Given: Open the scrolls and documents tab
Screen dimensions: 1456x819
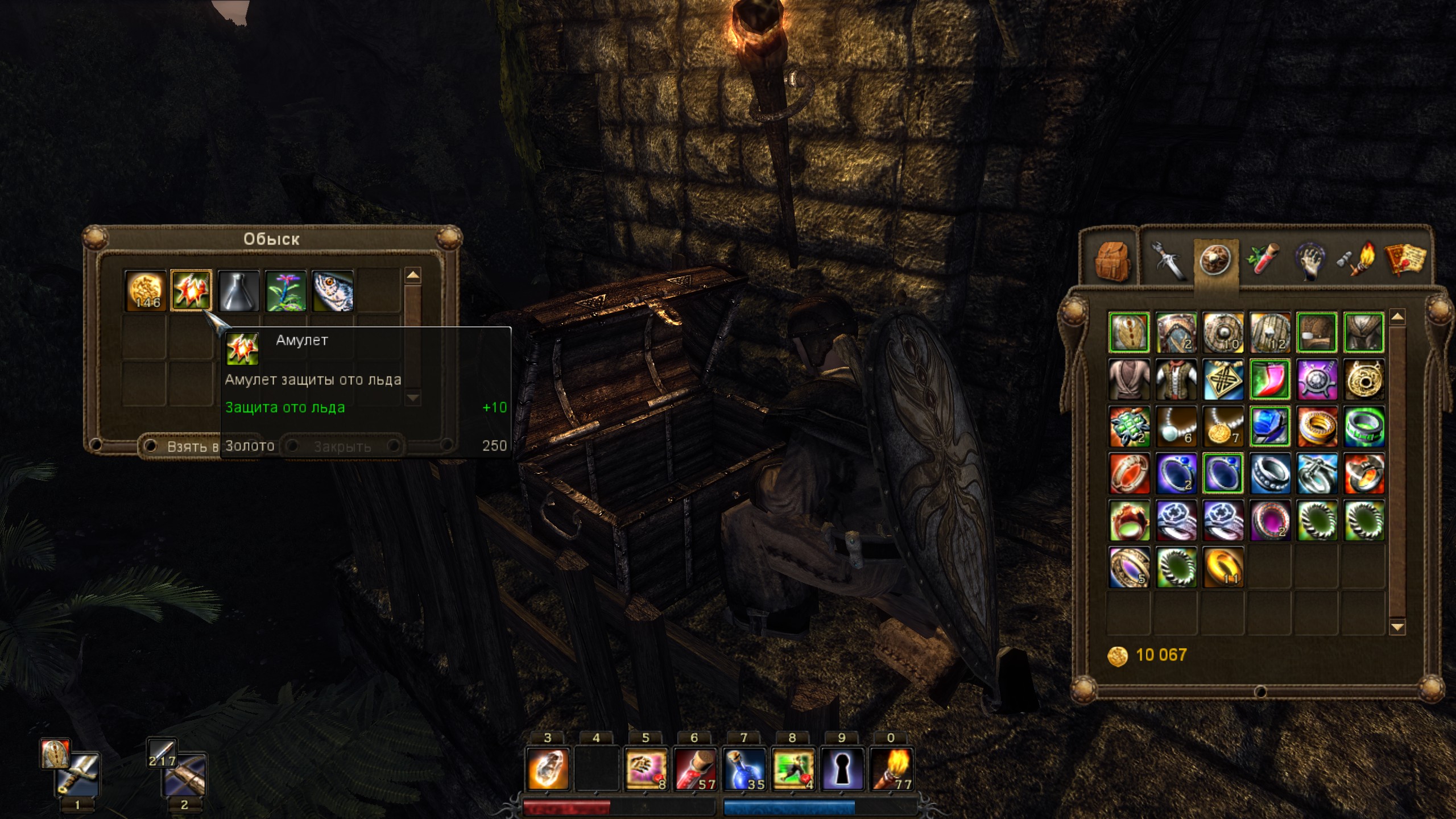Looking at the screenshot, I should pos(1405,260).
